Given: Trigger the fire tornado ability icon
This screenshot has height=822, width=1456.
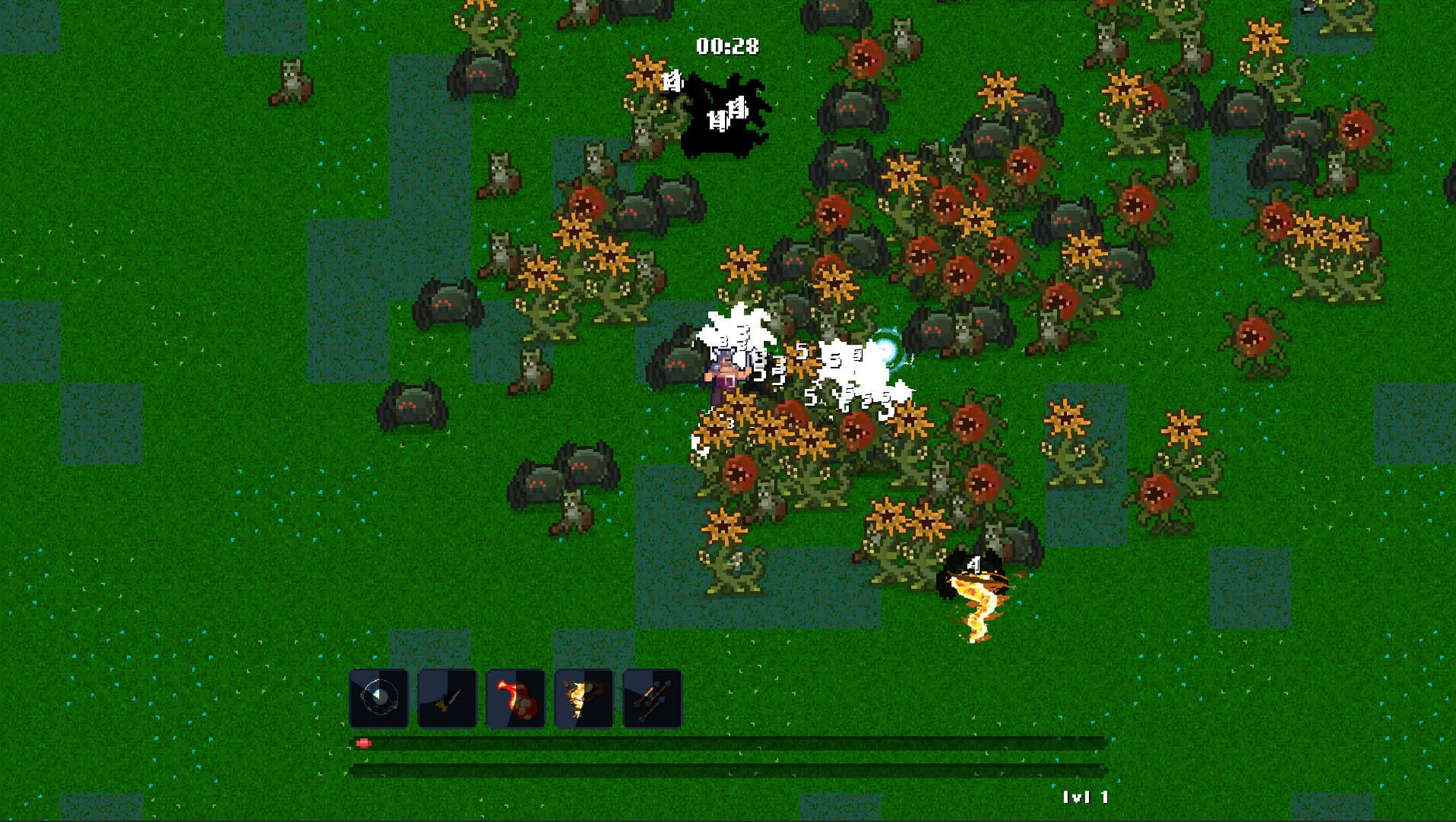Looking at the screenshot, I should [x=584, y=698].
